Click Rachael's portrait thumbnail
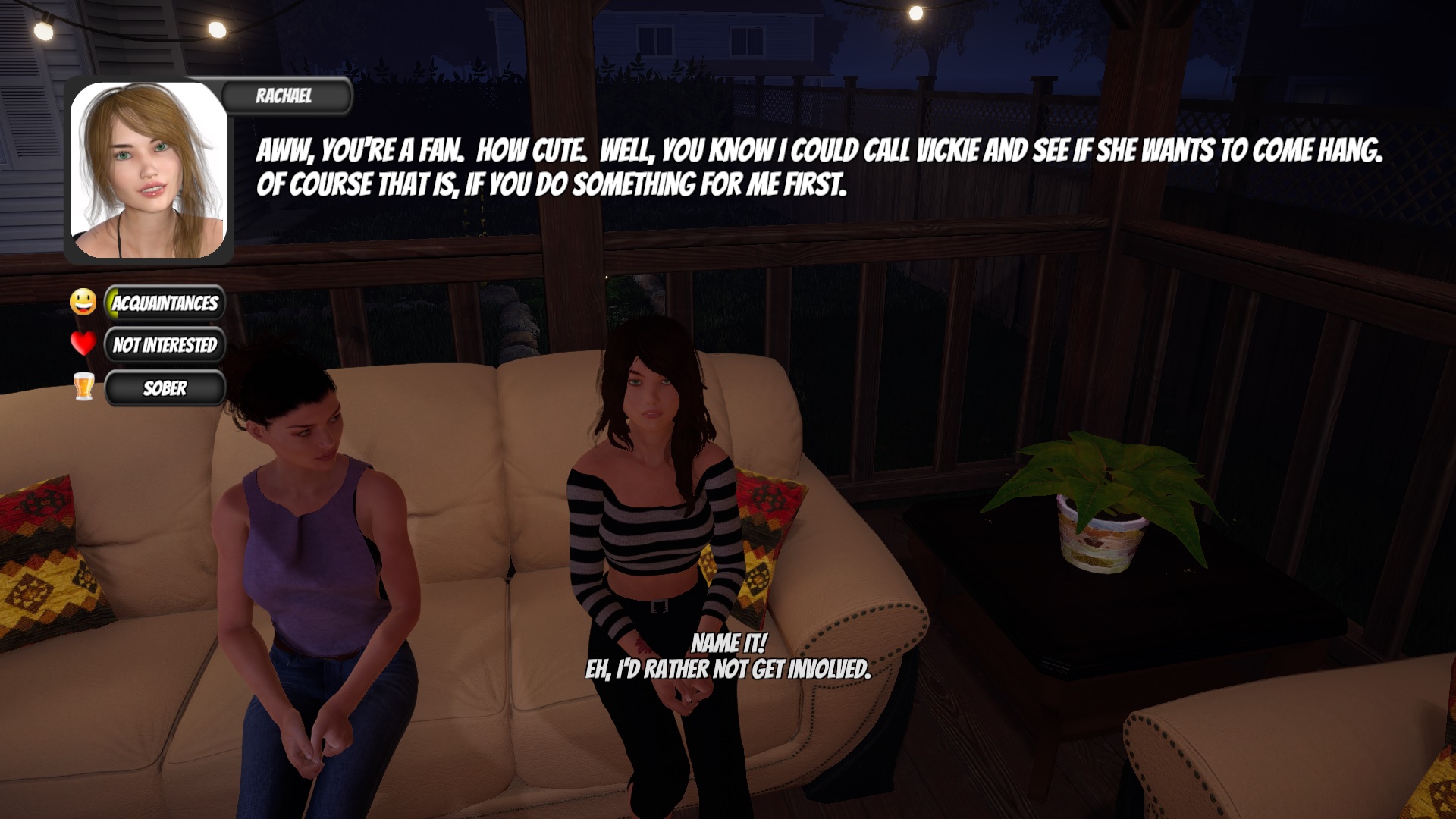The height and width of the screenshot is (819, 1456). [149, 171]
